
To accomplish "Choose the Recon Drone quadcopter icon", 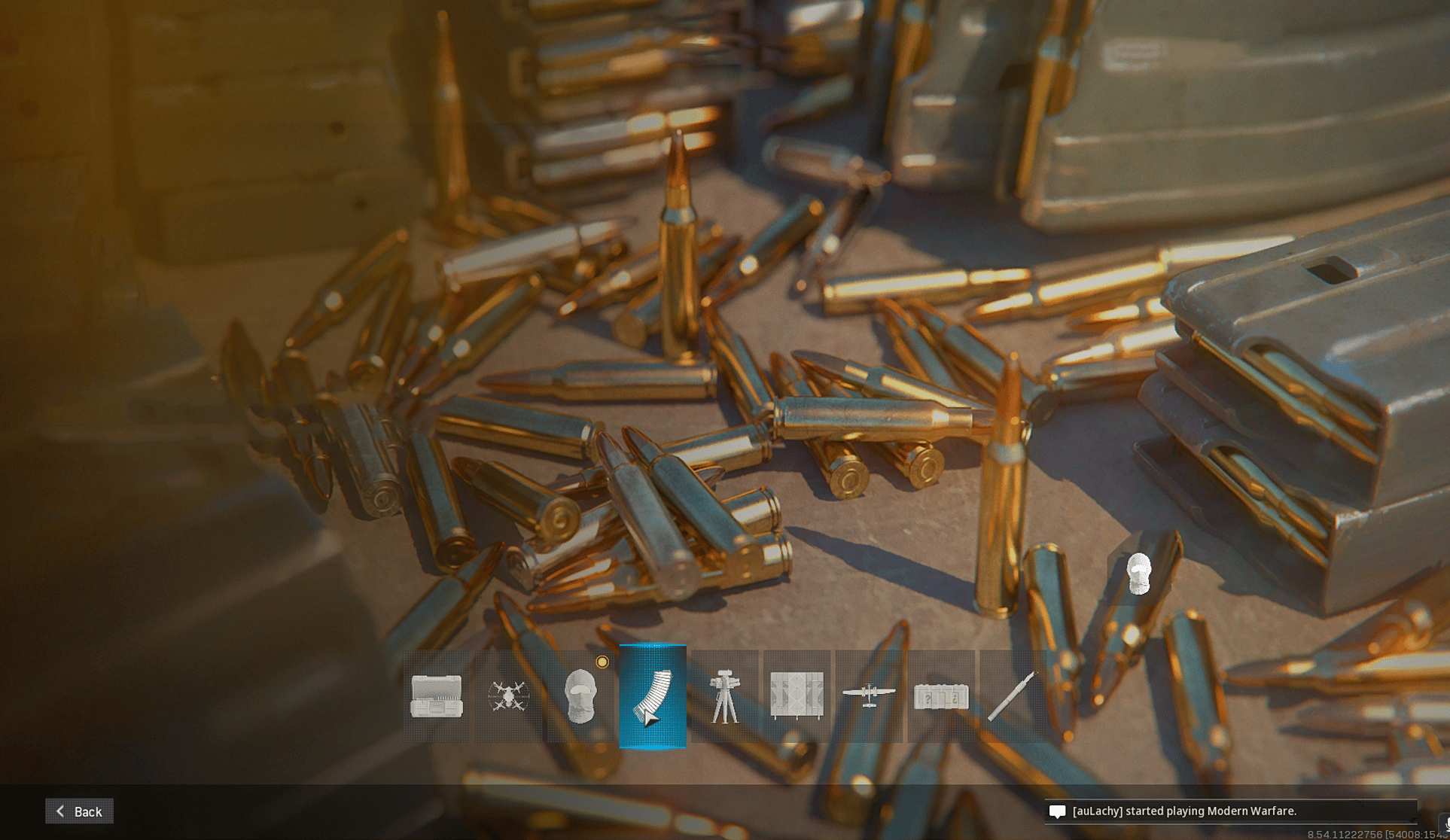I will click(x=508, y=696).
